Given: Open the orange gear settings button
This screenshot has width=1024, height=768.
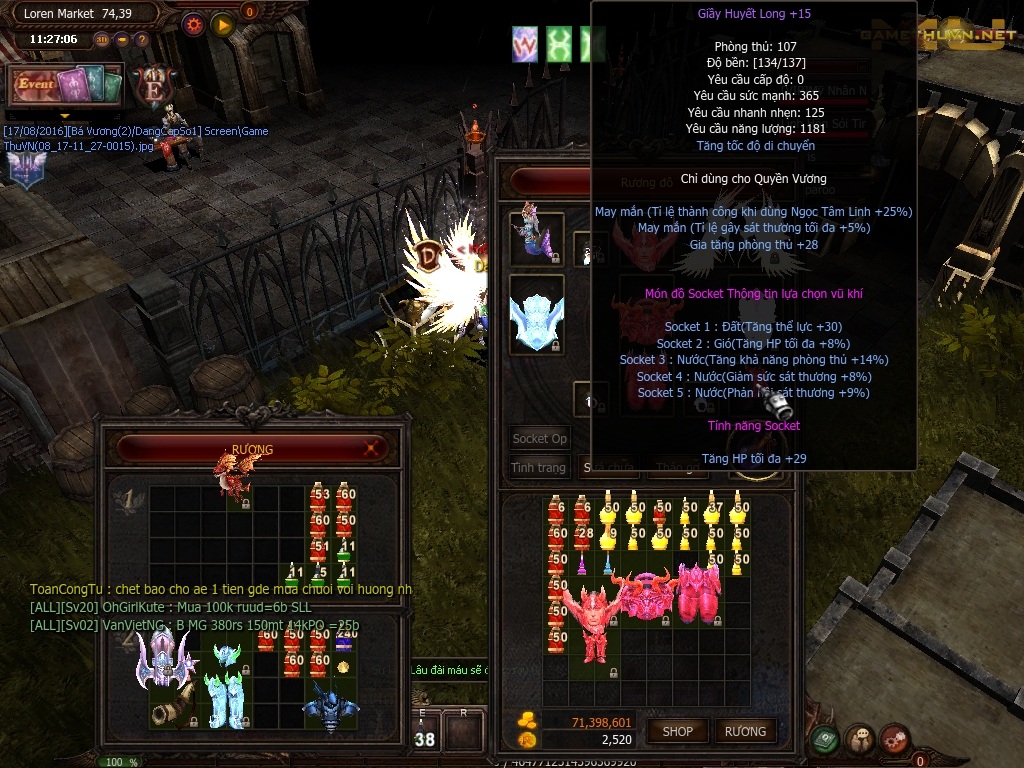Looking at the screenshot, I should pos(193,24).
